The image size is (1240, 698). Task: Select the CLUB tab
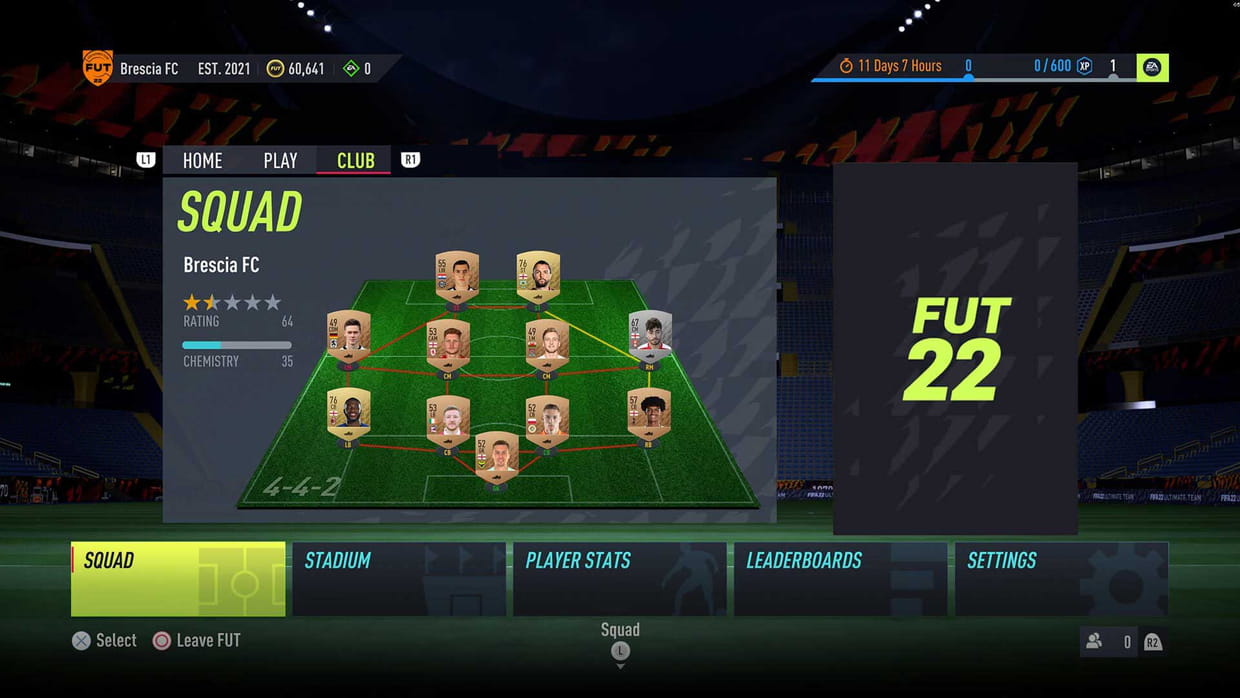[x=355, y=160]
